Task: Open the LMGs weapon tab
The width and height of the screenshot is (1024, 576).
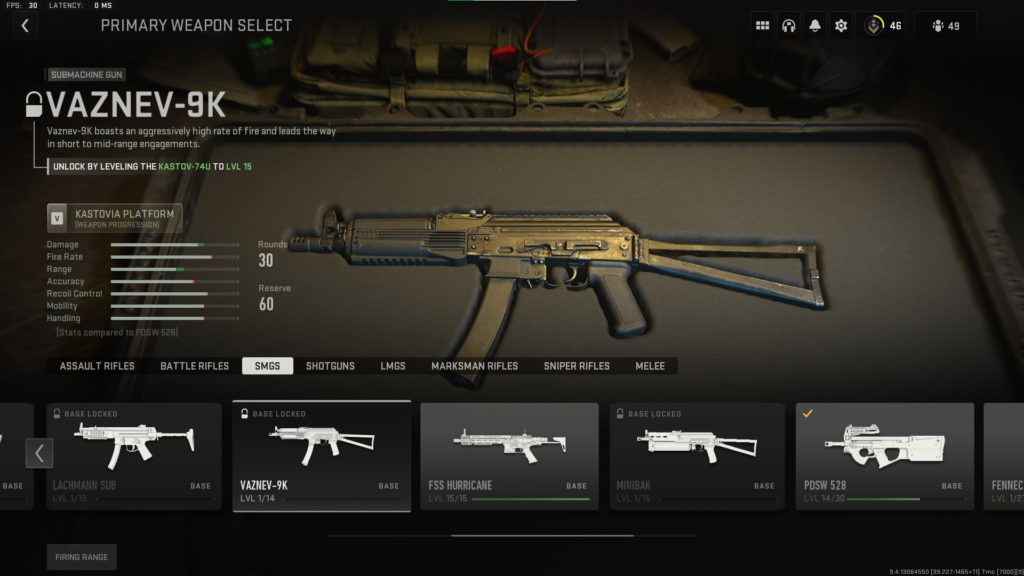Action: [393, 366]
